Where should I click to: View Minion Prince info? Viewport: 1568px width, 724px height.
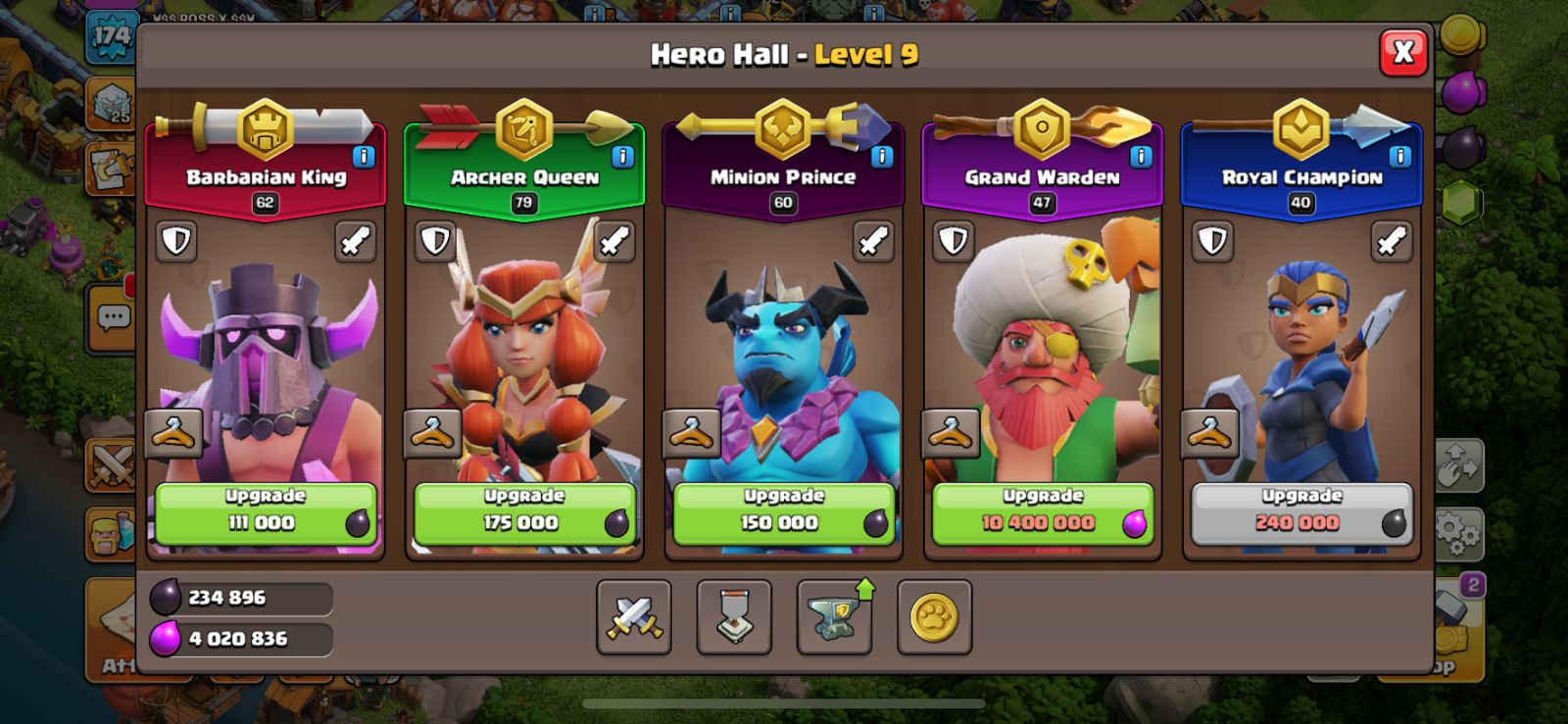(882, 157)
